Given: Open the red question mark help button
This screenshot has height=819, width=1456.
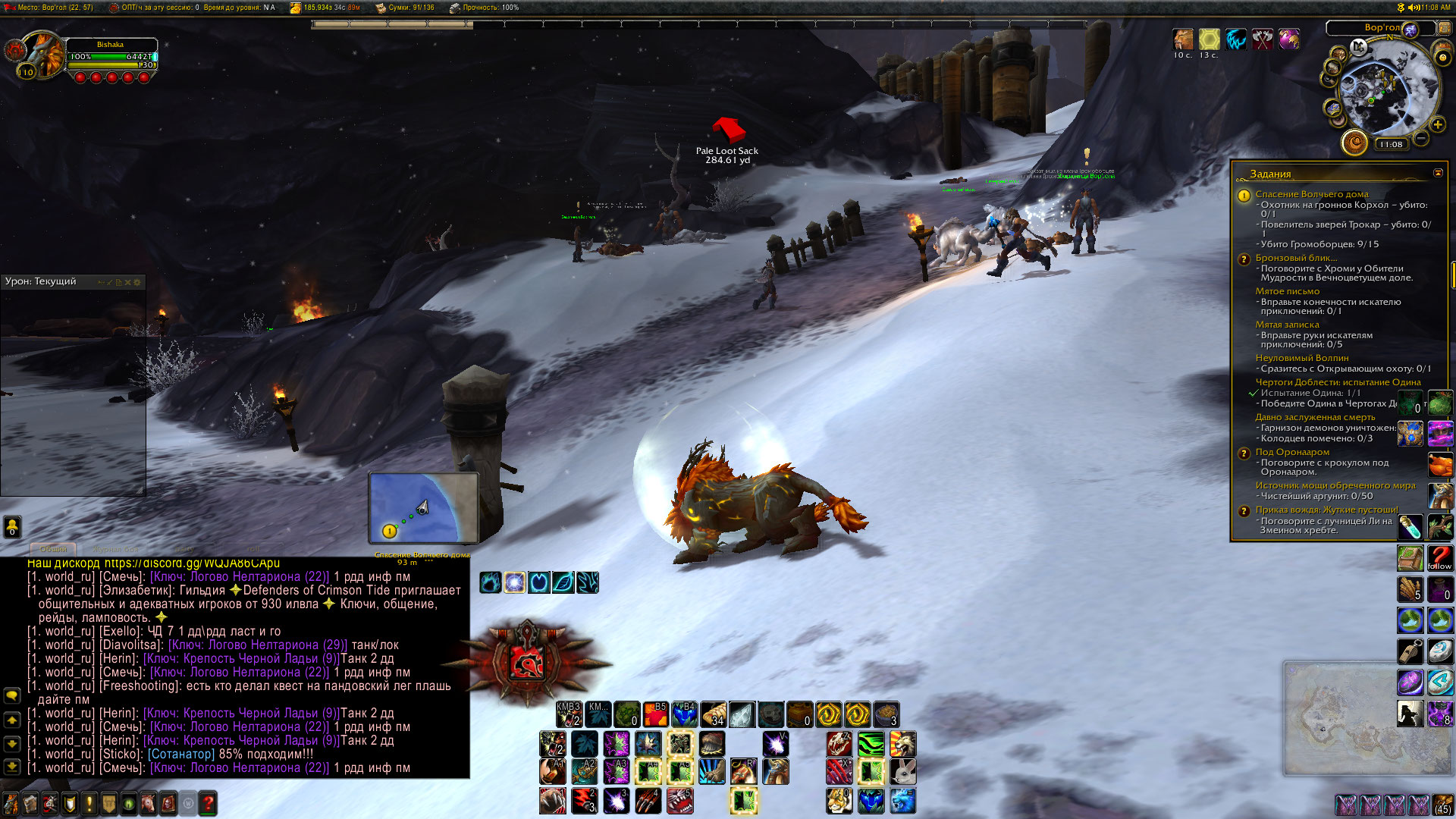Looking at the screenshot, I should click(208, 802).
